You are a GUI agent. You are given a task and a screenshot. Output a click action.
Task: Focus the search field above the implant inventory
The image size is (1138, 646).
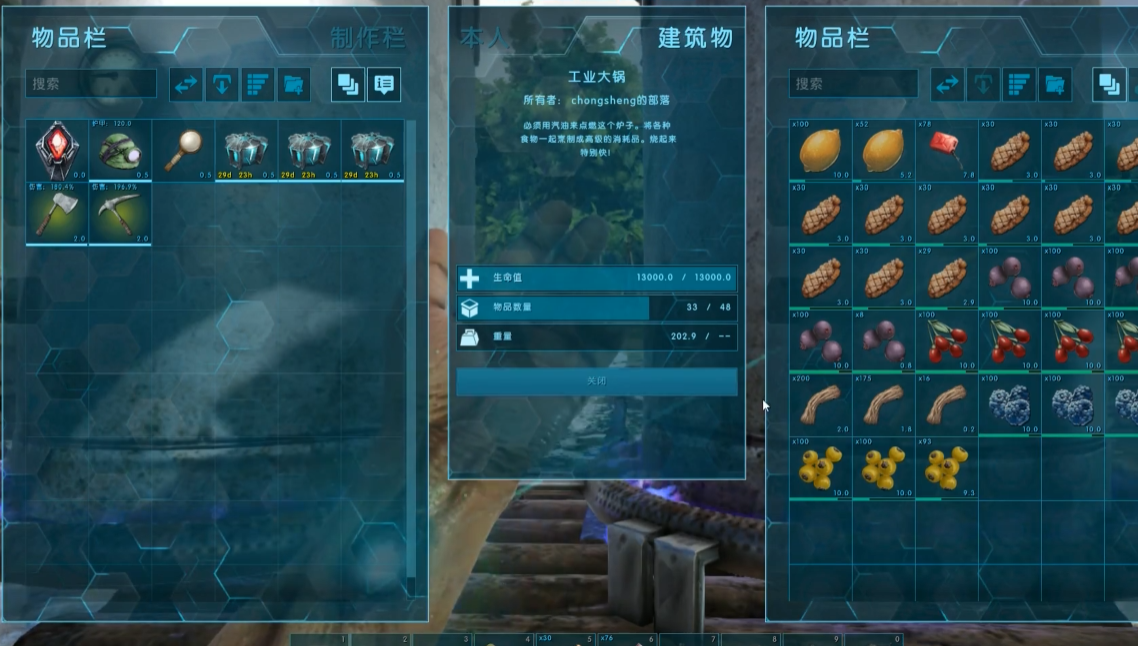click(91, 84)
